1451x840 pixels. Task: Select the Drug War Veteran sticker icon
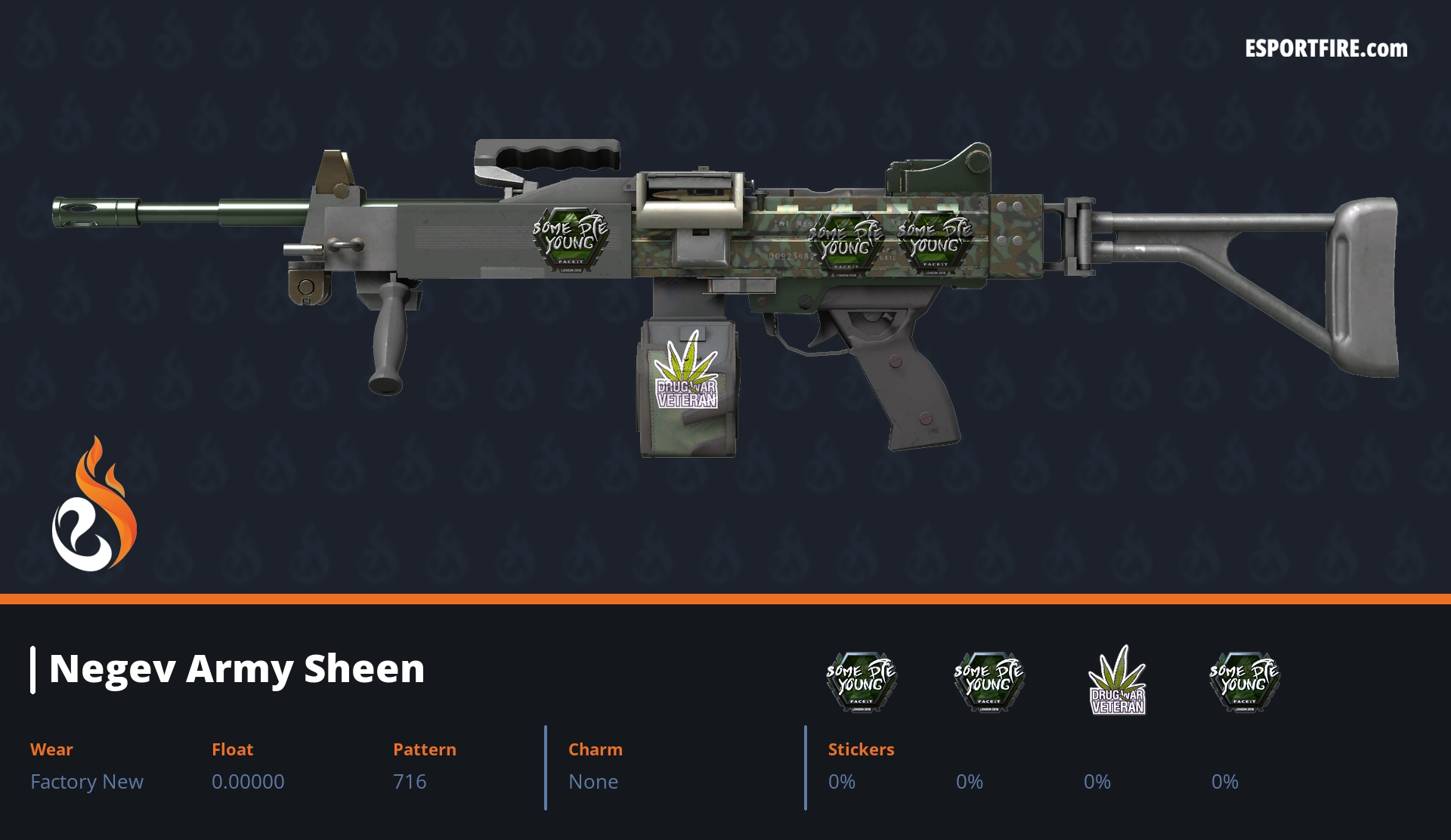click(1117, 681)
